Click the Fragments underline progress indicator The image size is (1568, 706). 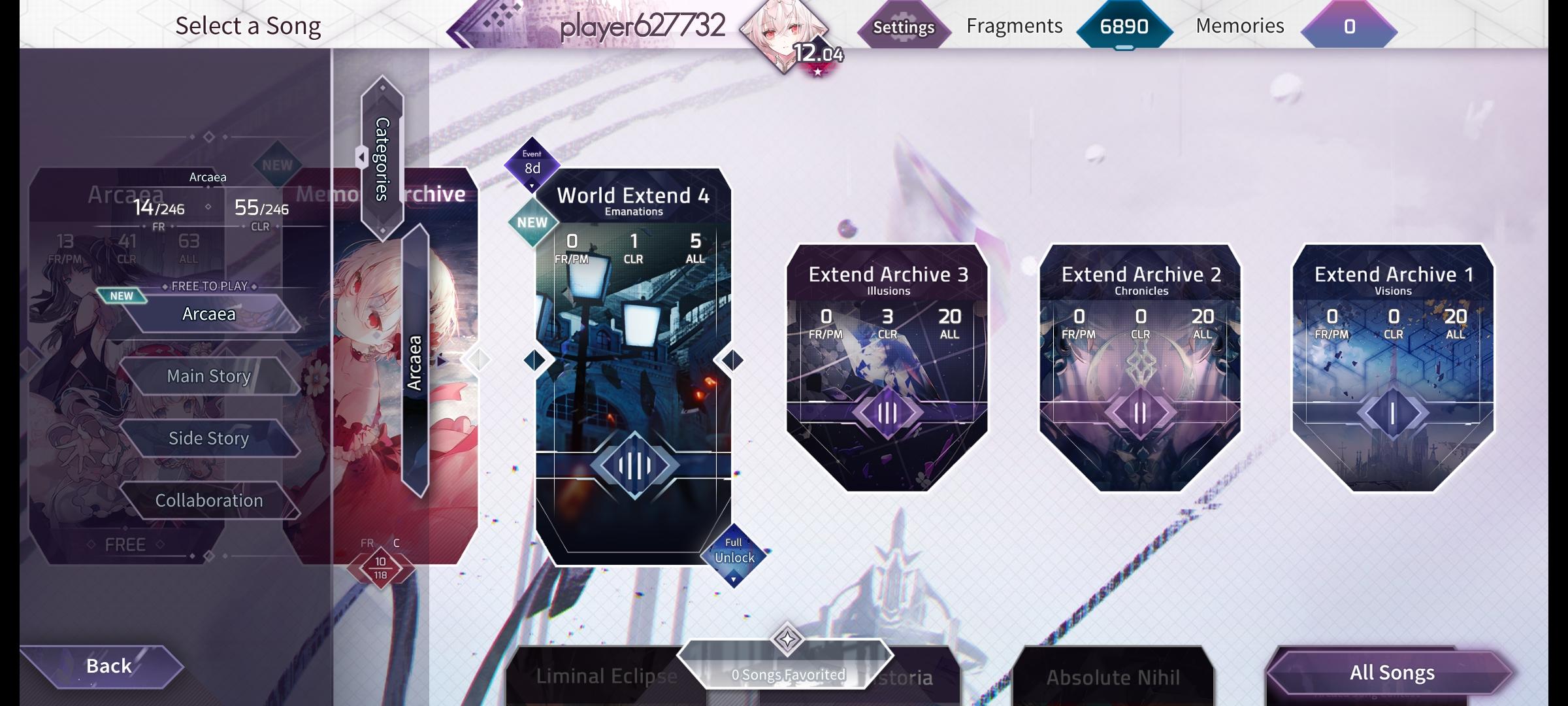pyautogui.click(x=1122, y=47)
